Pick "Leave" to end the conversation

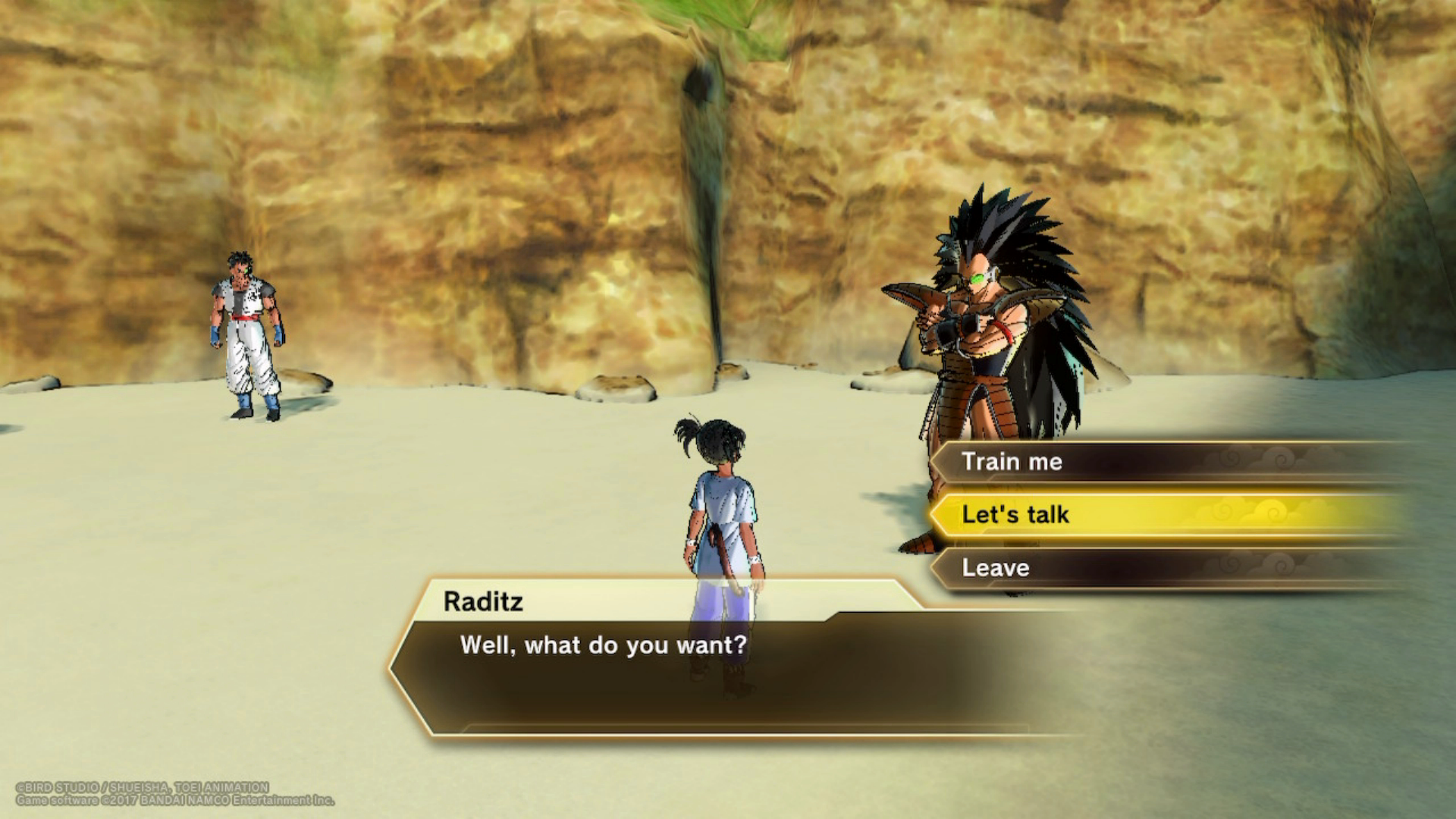tap(996, 568)
